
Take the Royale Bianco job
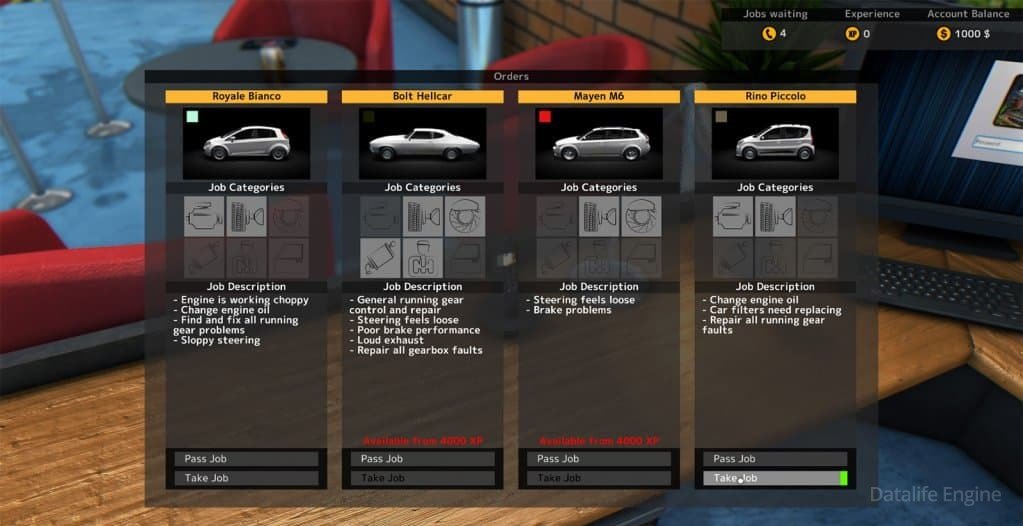[246, 478]
